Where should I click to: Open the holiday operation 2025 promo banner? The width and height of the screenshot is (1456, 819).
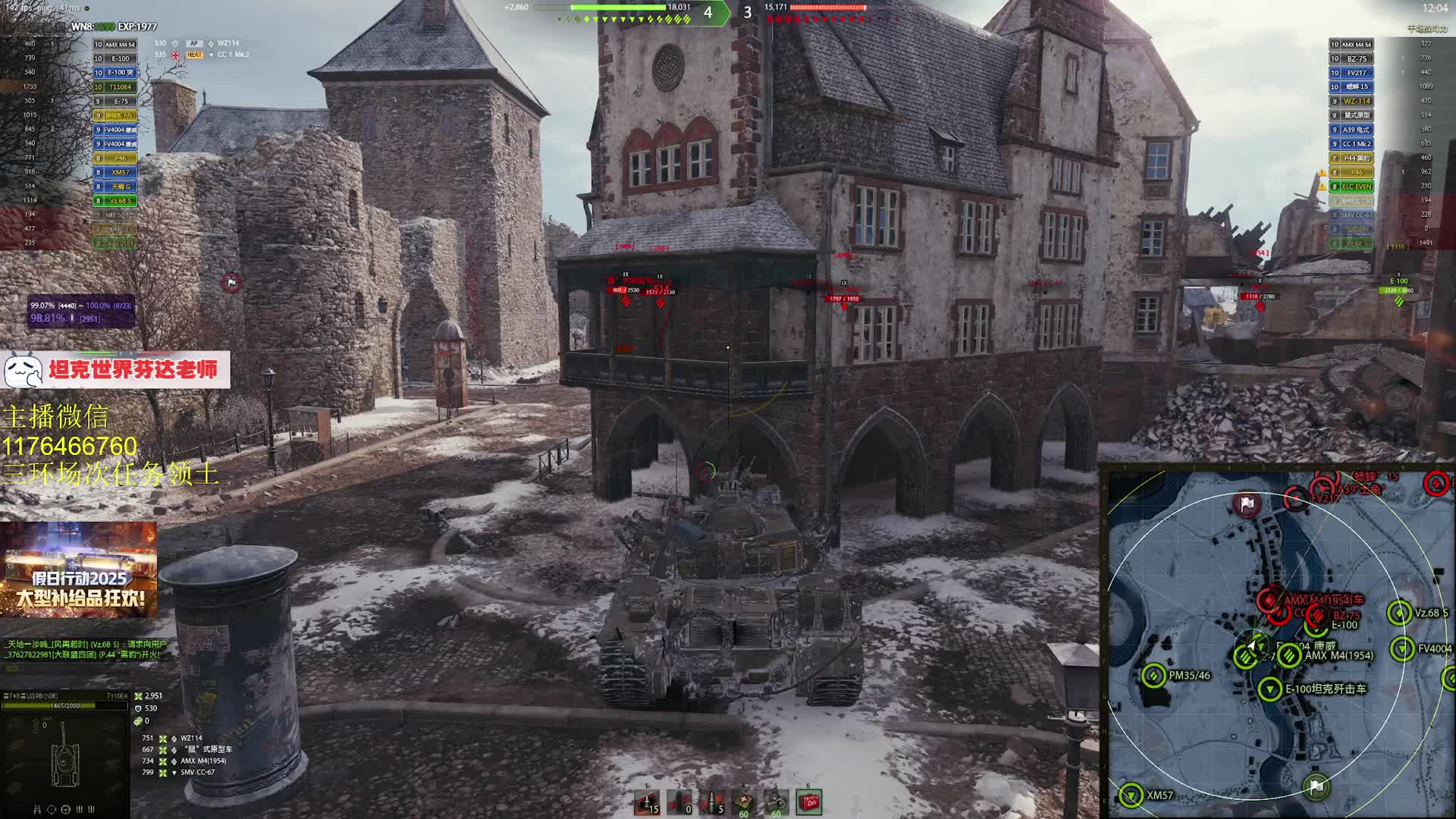[79, 570]
